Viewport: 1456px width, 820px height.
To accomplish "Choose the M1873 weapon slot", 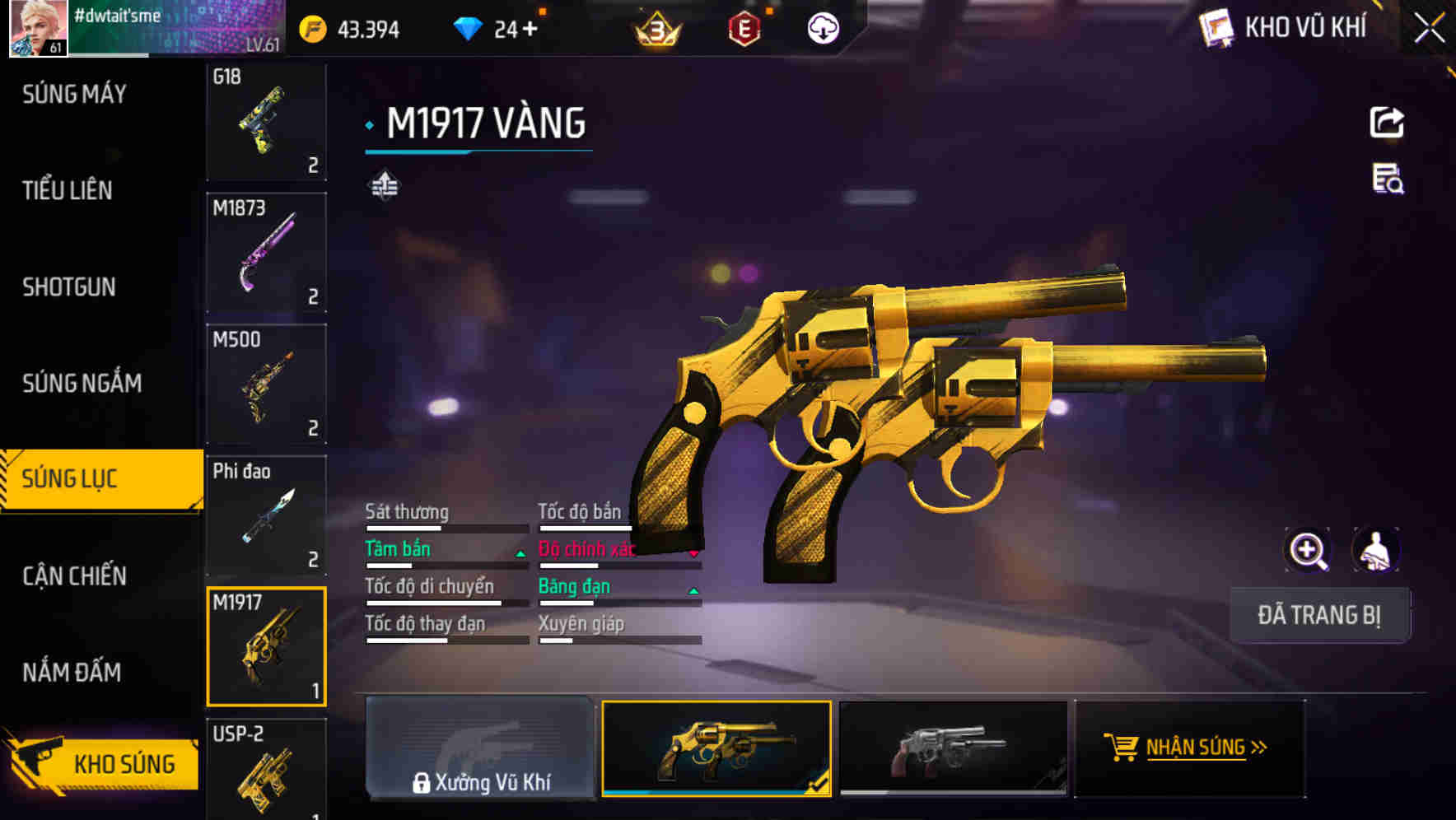I will (266, 253).
